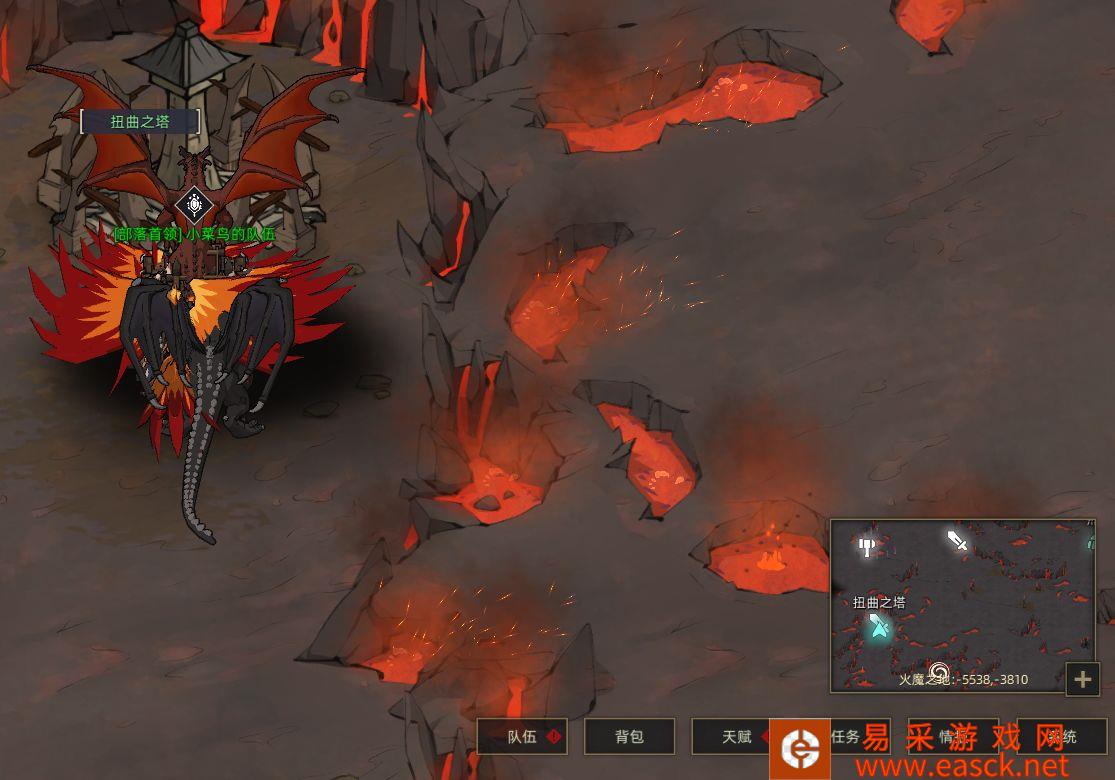The width and height of the screenshot is (1115, 780).
Task: Show the 天赋 talents screen
Action: click(x=737, y=737)
